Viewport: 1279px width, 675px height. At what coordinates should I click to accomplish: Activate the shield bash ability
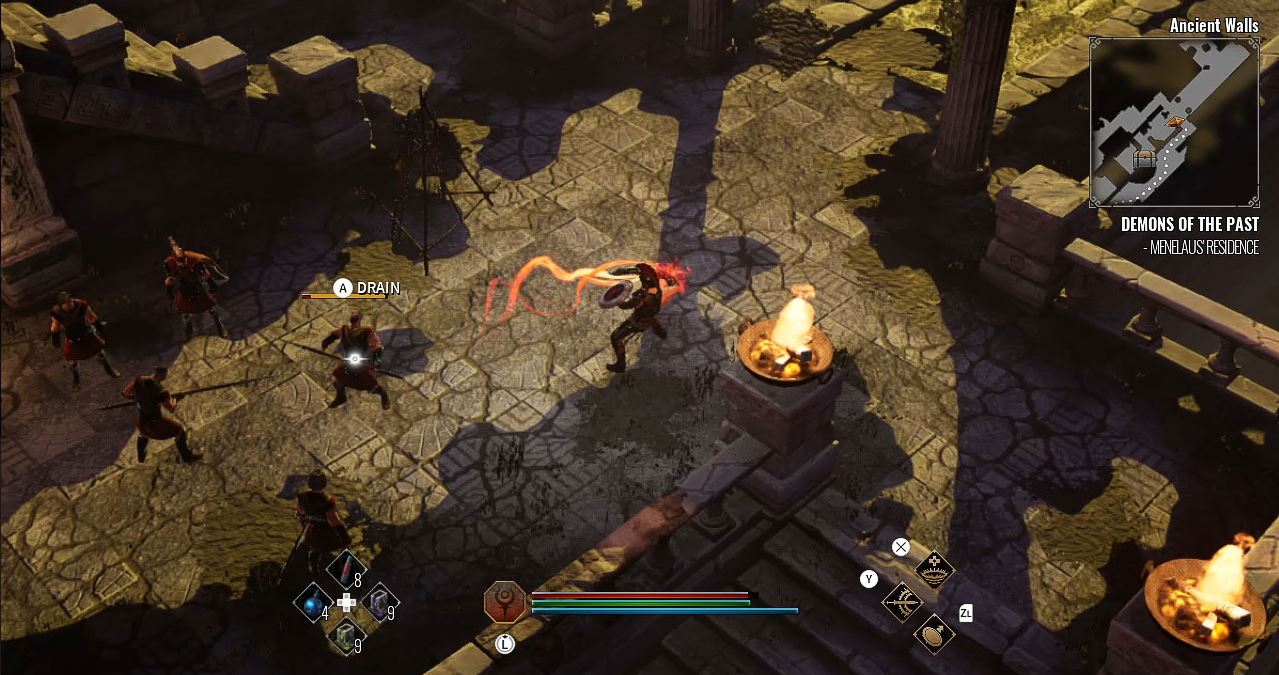pyautogui.click(x=934, y=634)
